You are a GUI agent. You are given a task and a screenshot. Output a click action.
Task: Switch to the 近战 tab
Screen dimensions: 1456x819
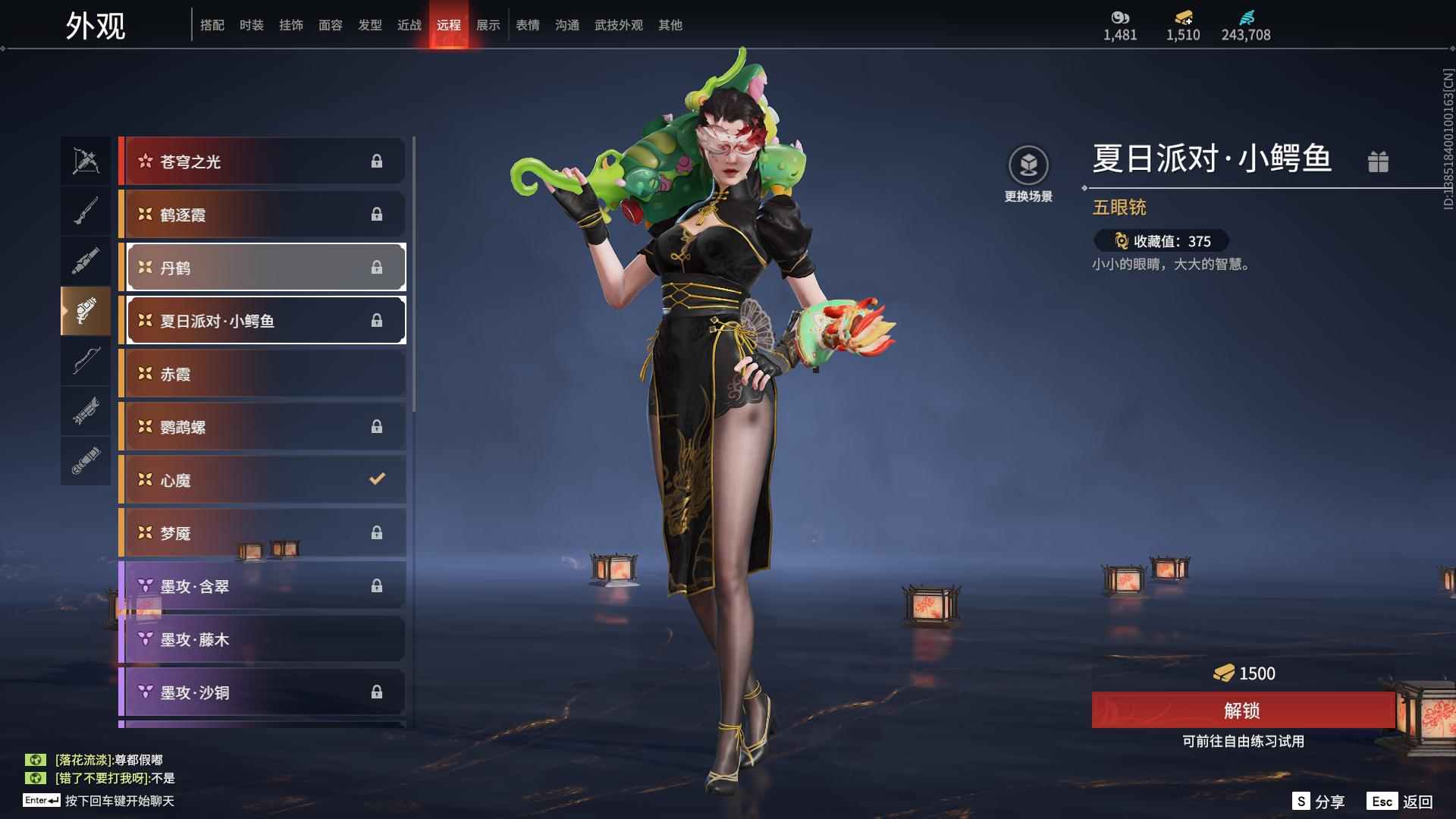(x=409, y=24)
